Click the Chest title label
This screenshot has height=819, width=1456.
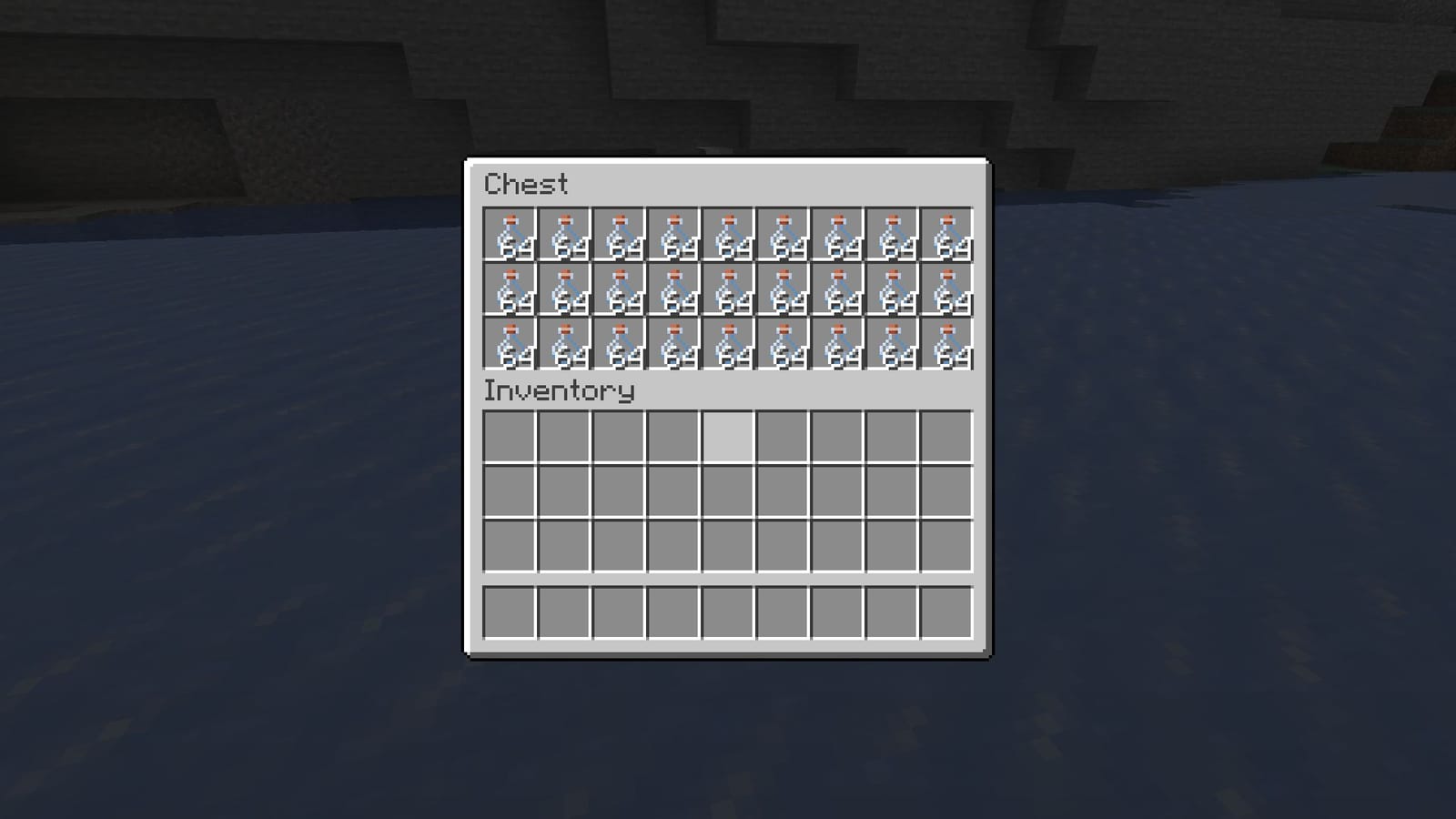click(x=526, y=185)
